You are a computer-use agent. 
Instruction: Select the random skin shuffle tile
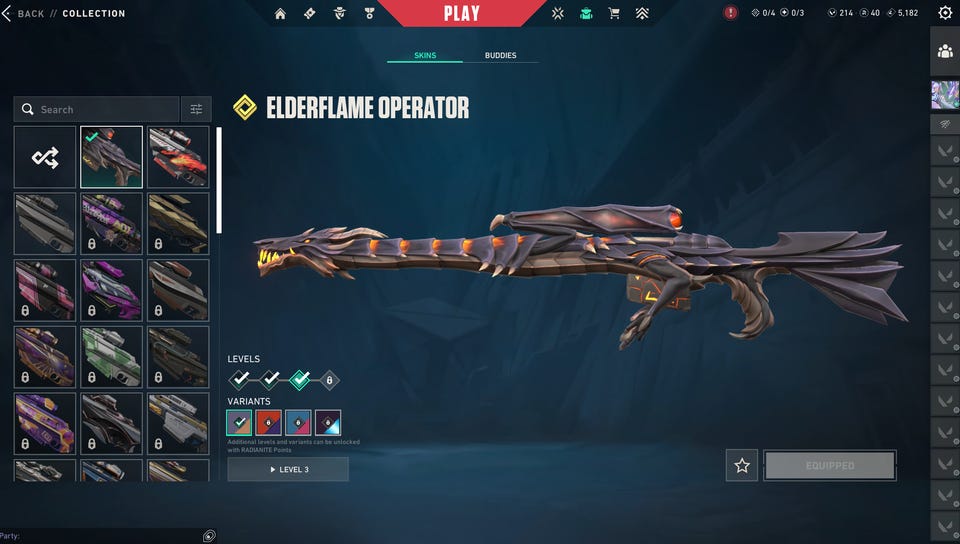tap(45, 157)
